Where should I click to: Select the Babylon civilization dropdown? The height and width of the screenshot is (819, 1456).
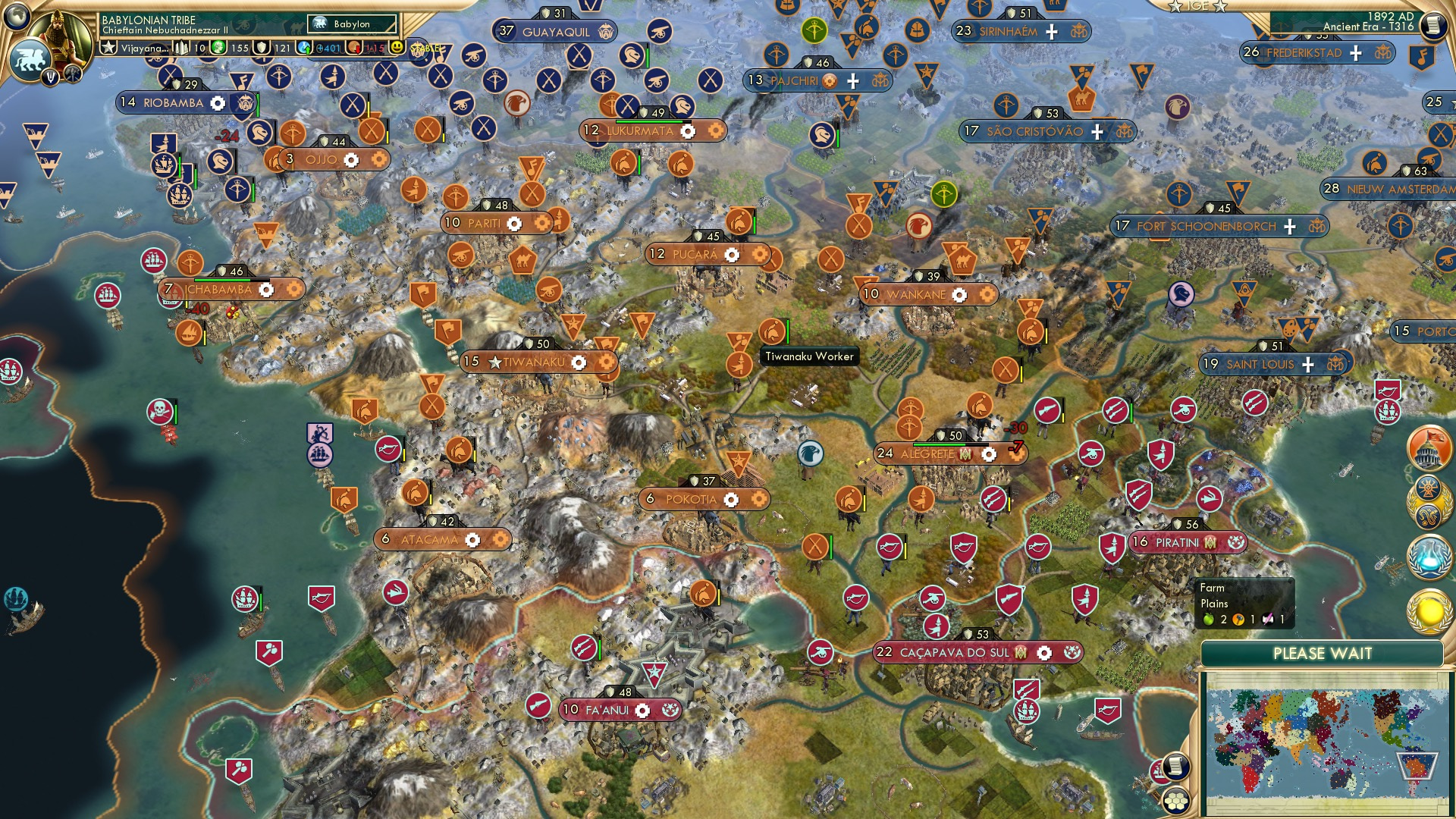coord(353,24)
